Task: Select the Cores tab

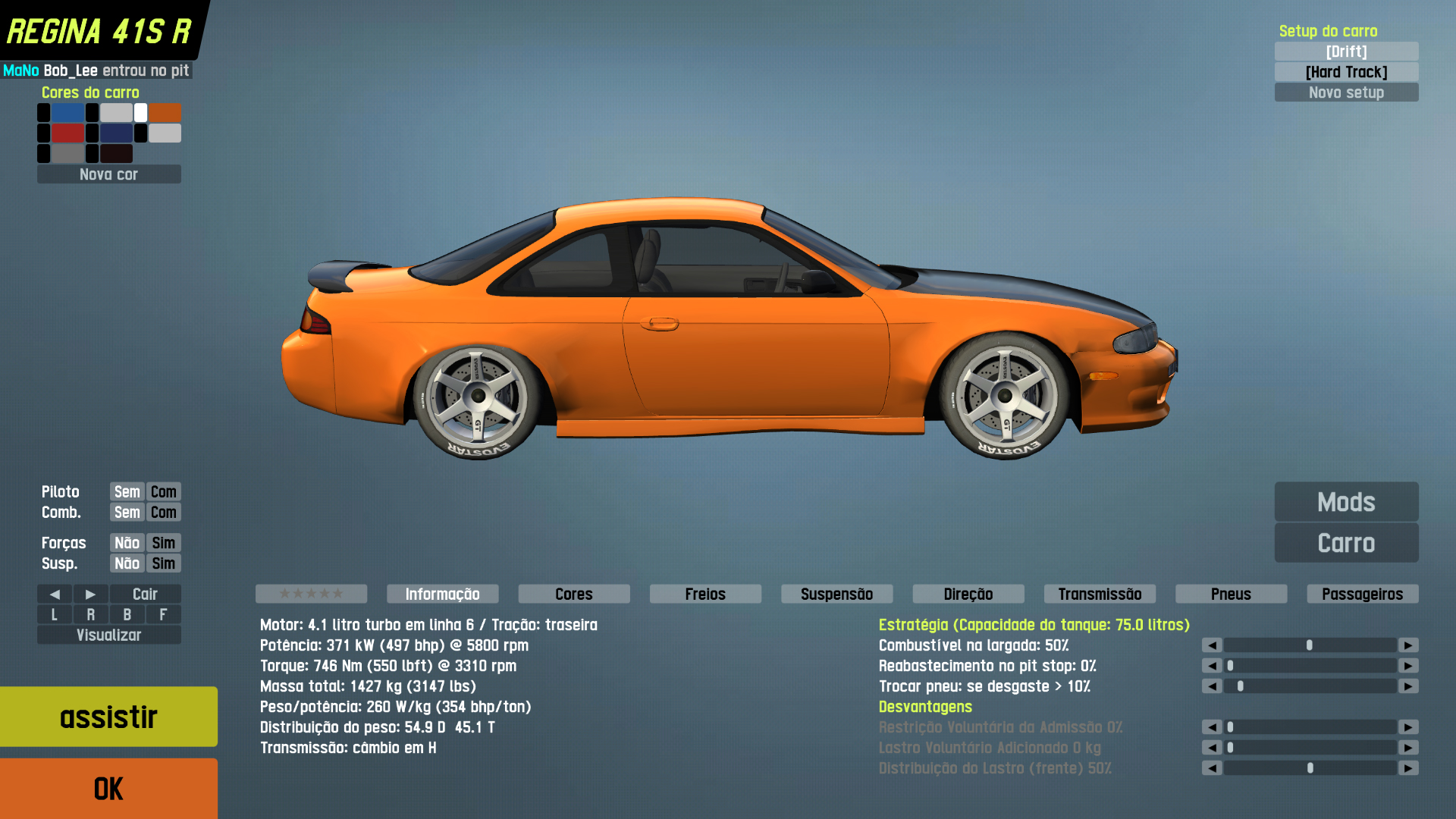Action: 574,594
